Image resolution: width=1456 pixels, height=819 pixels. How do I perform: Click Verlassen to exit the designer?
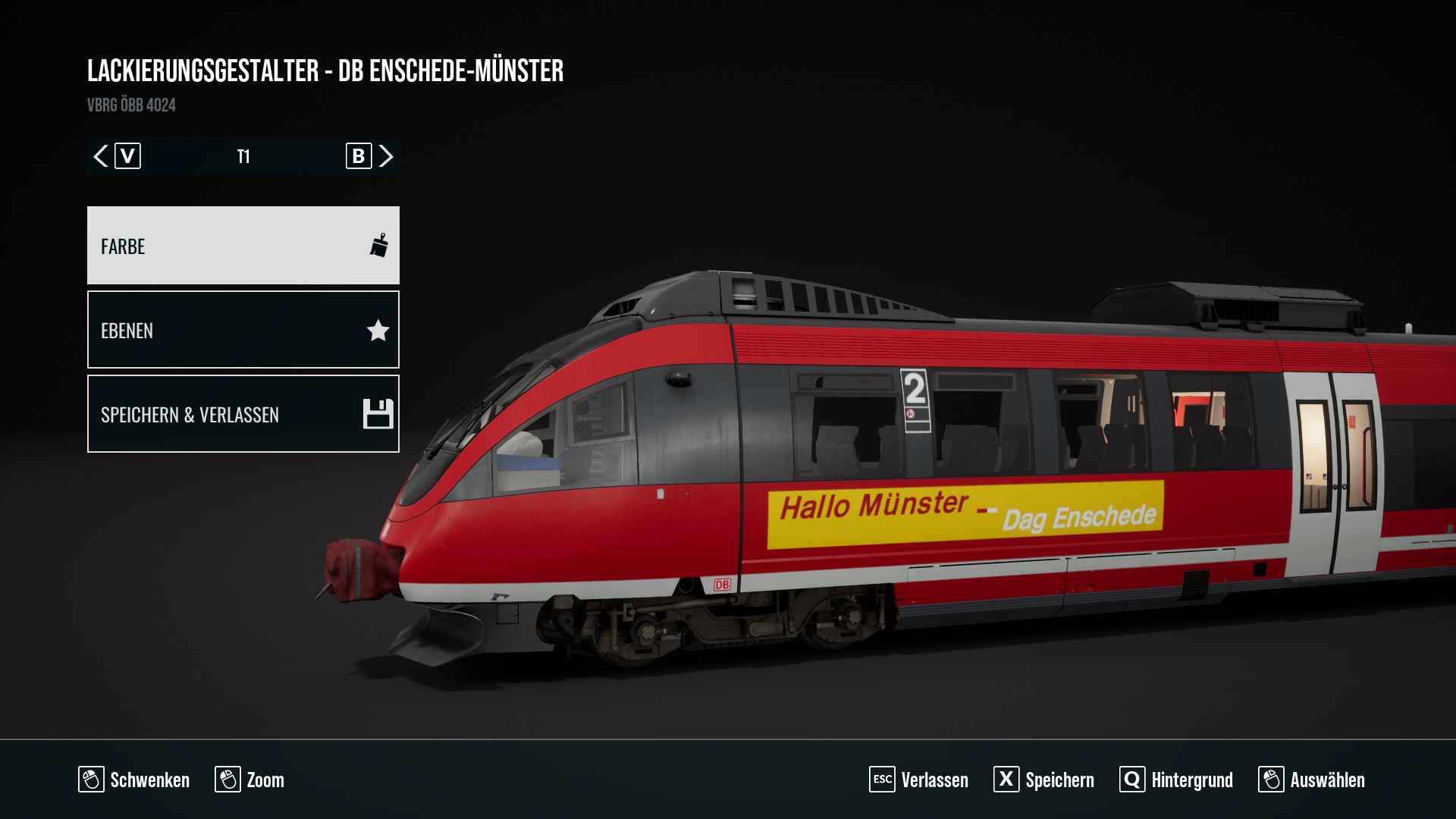(x=919, y=780)
